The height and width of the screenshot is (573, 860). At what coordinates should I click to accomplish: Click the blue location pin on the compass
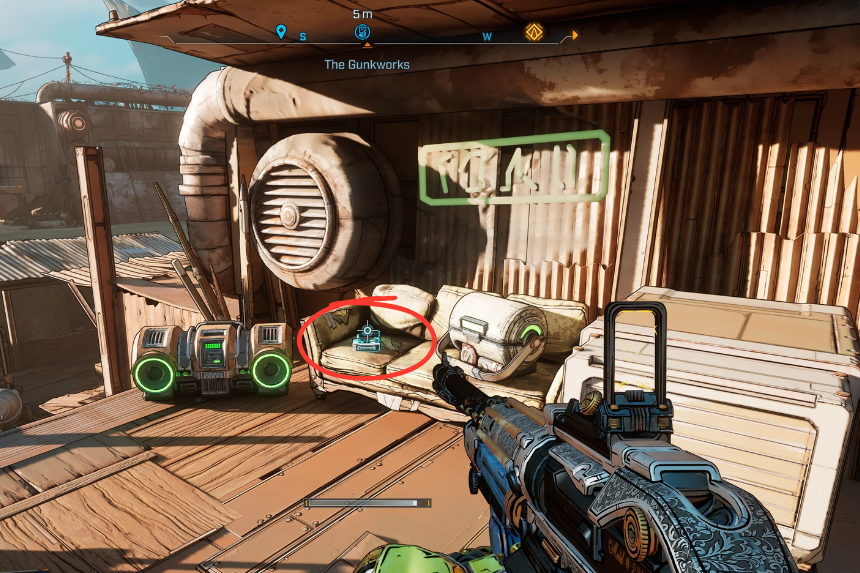click(x=281, y=33)
